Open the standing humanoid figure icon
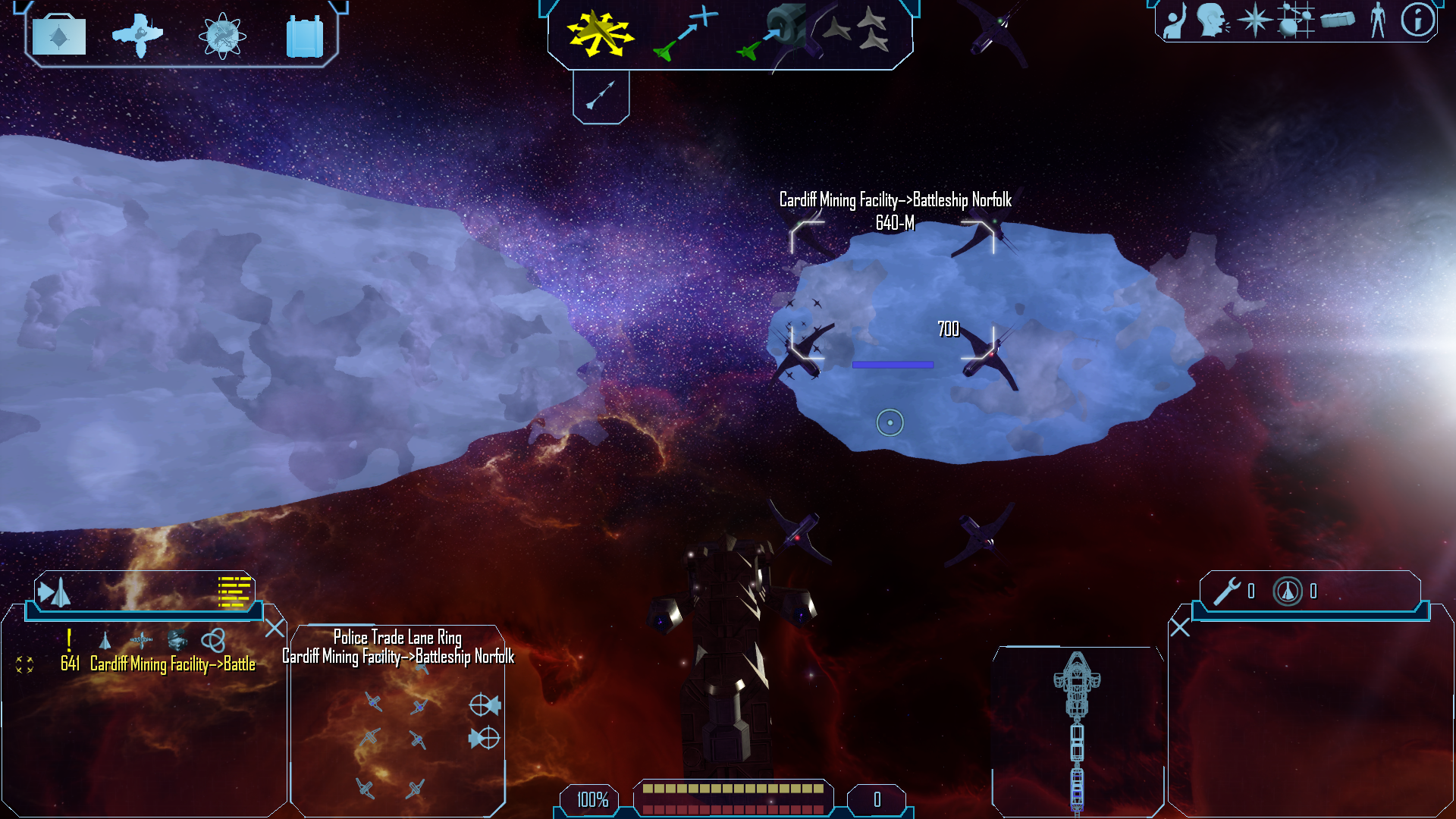Viewport: 1456px width, 819px height. point(1377,20)
